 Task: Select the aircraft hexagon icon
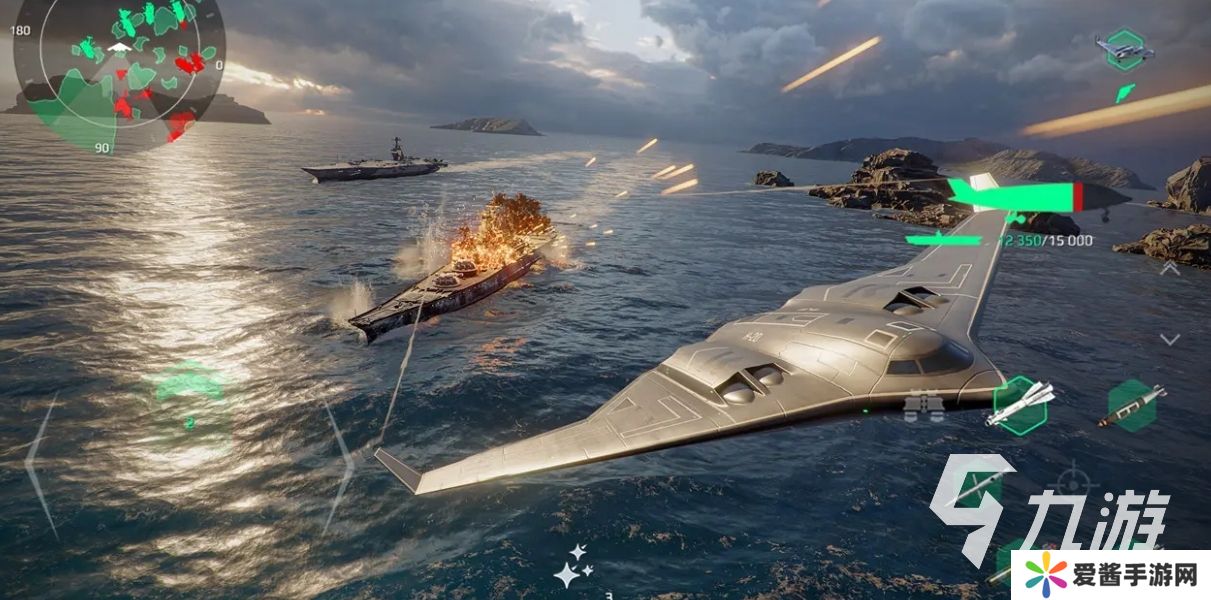click(x=1125, y=49)
